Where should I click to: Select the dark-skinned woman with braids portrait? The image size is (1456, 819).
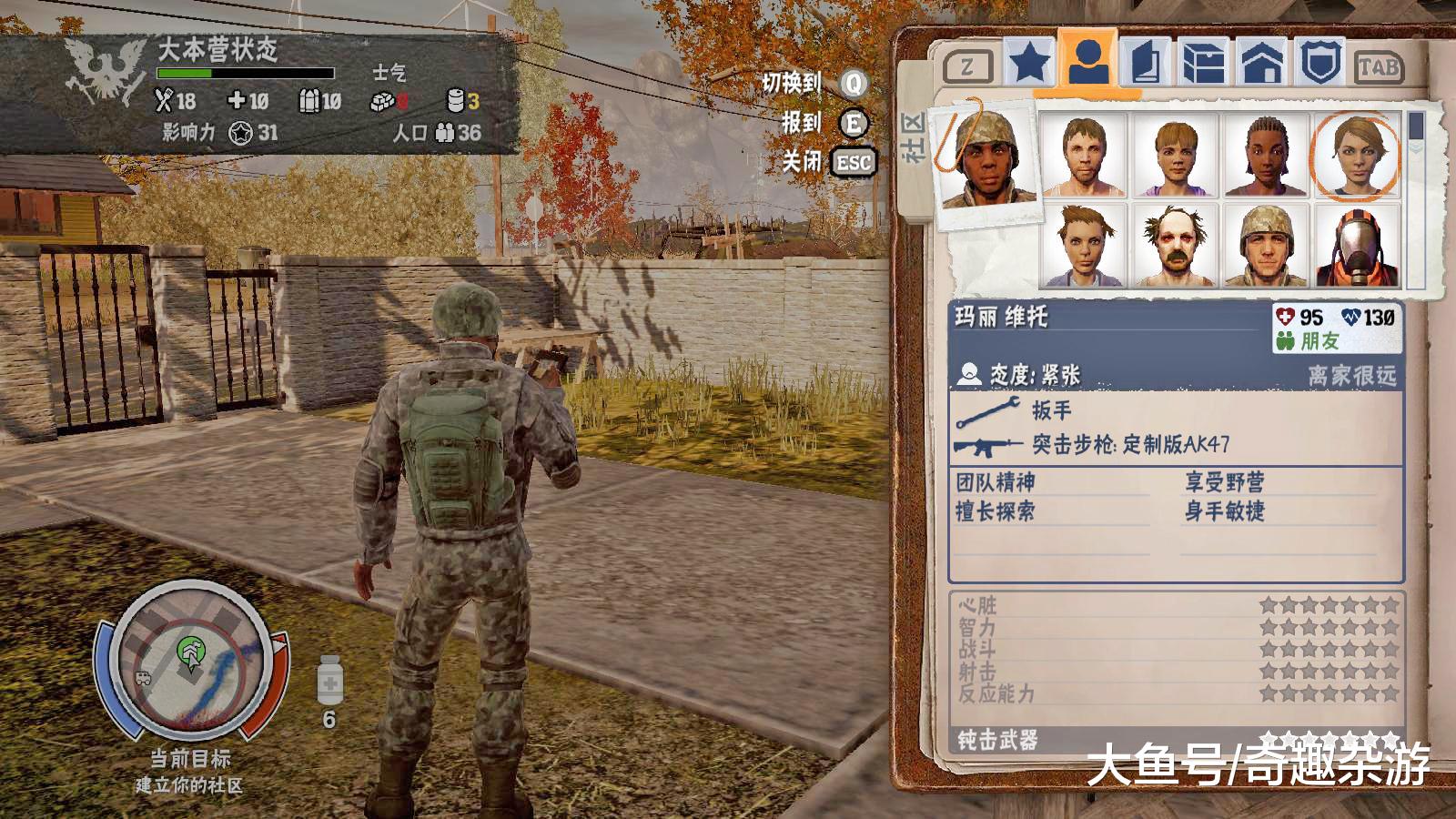[1265, 155]
